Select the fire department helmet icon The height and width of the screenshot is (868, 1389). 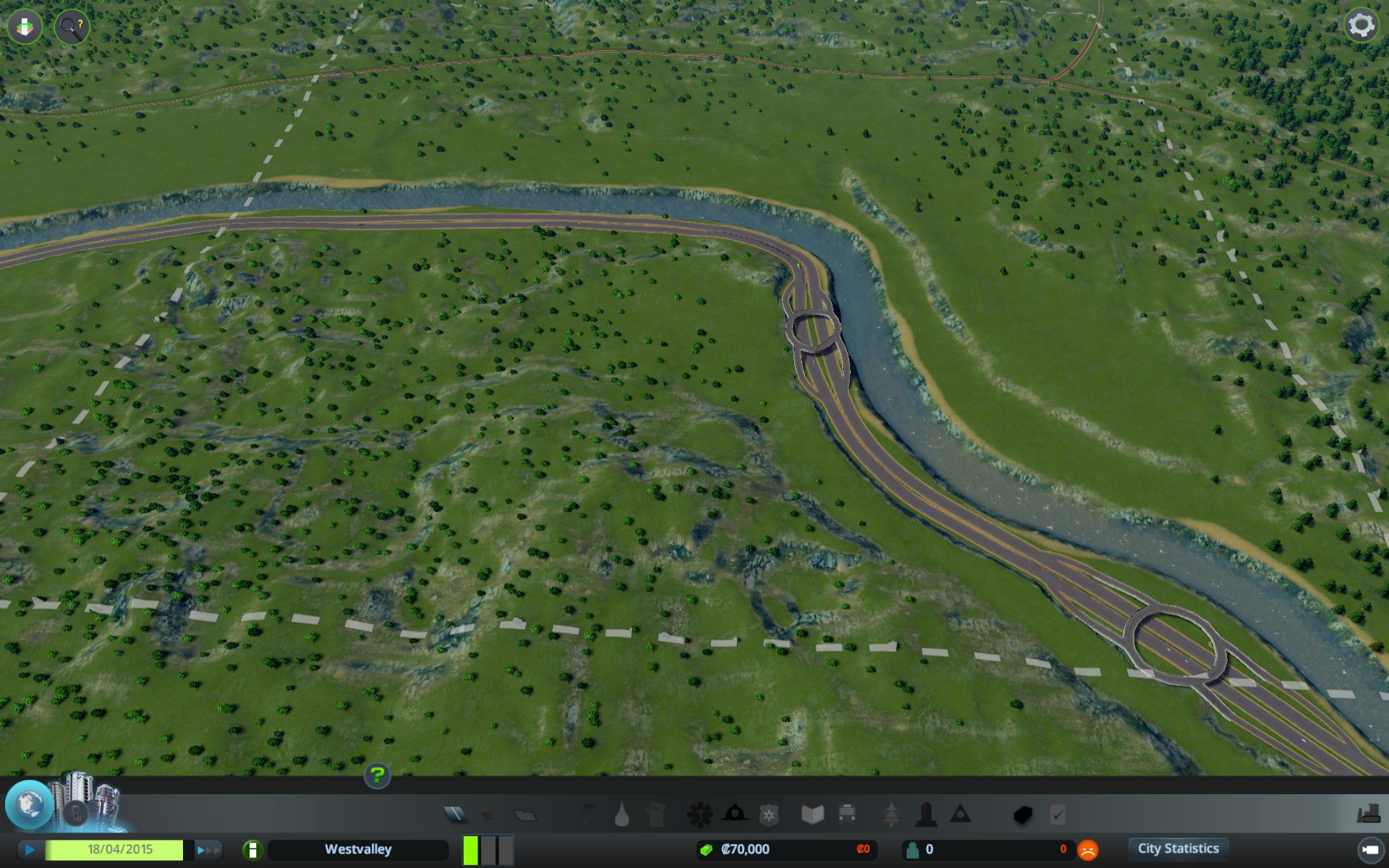click(x=734, y=814)
